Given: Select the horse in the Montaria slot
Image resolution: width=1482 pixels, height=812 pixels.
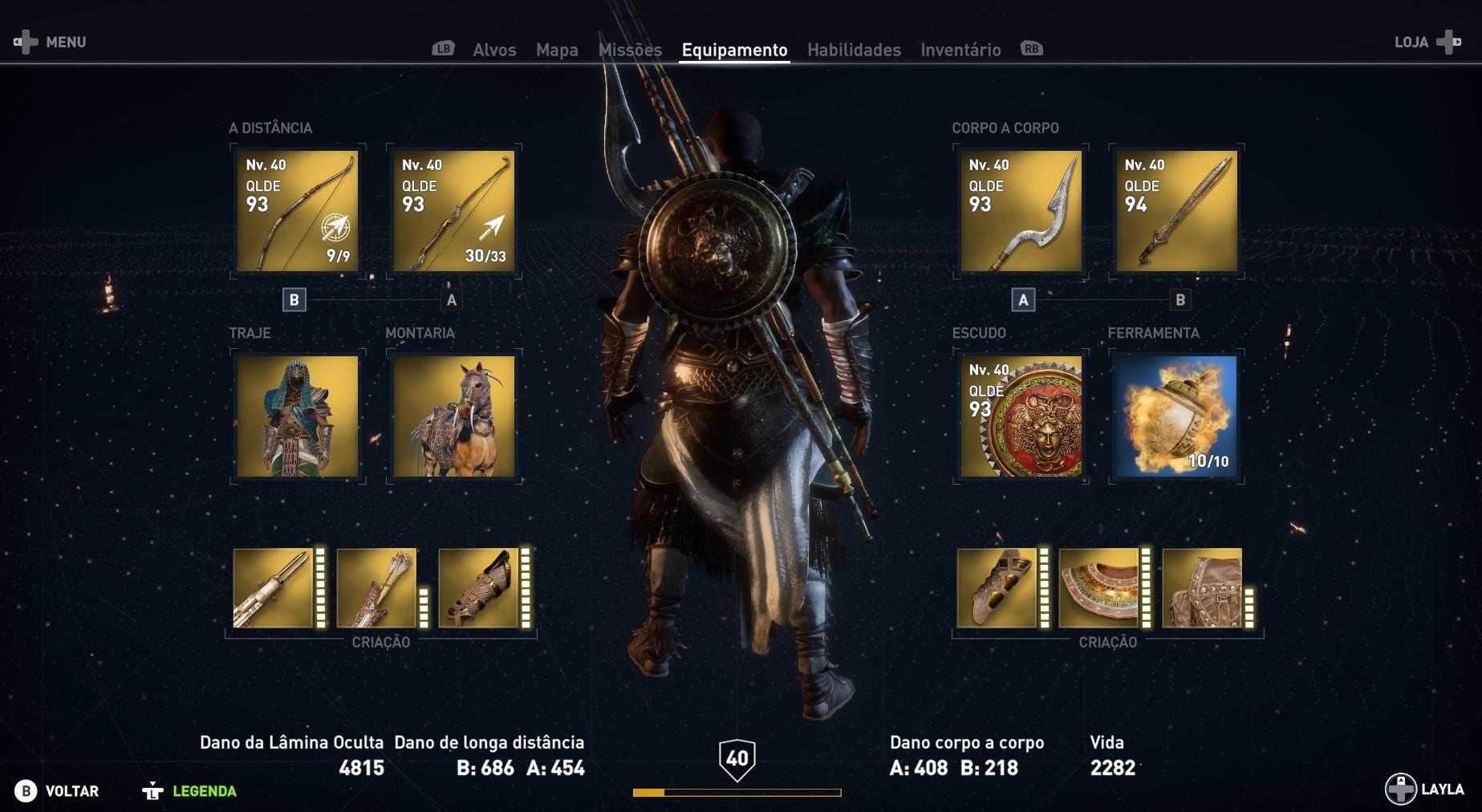Looking at the screenshot, I should pos(453,416).
